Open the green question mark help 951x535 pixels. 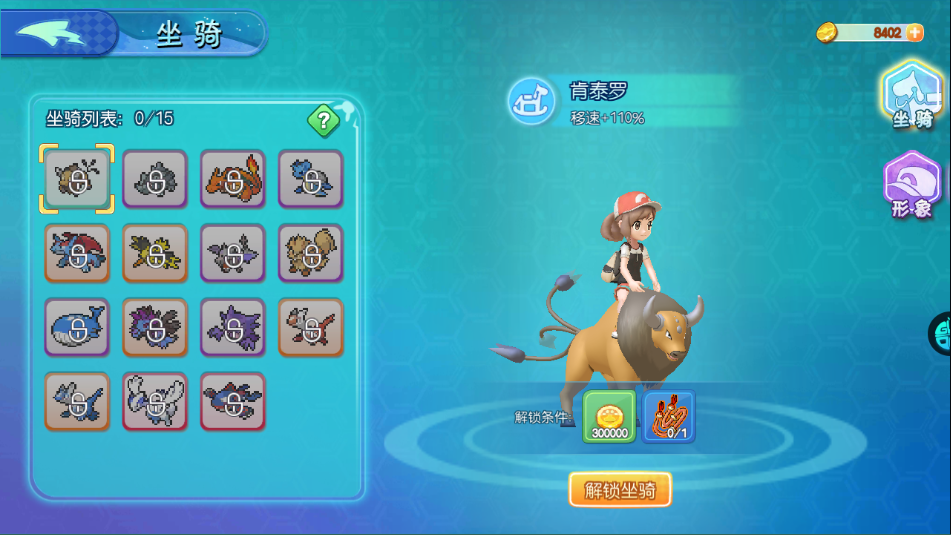pyautogui.click(x=322, y=122)
